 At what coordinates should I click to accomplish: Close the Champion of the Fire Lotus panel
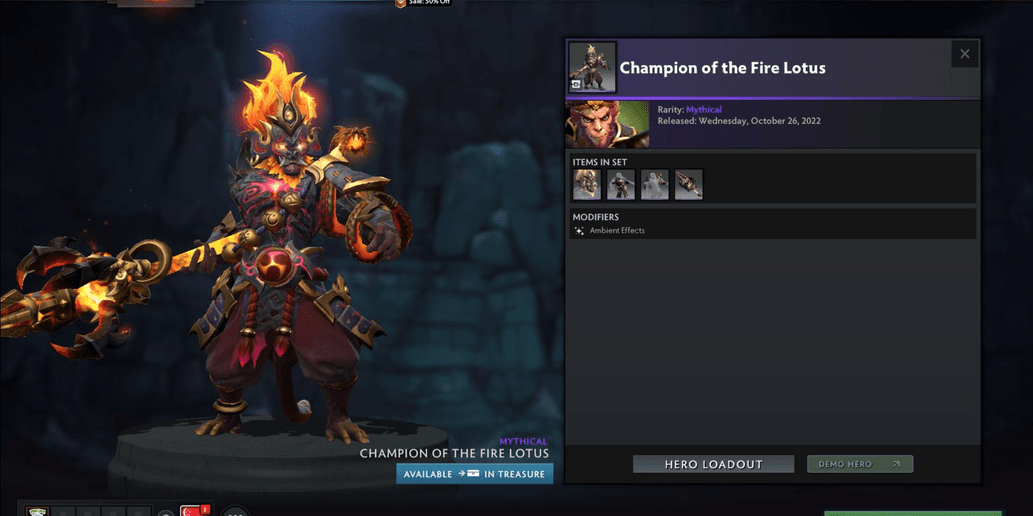pyautogui.click(x=964, y=54)
